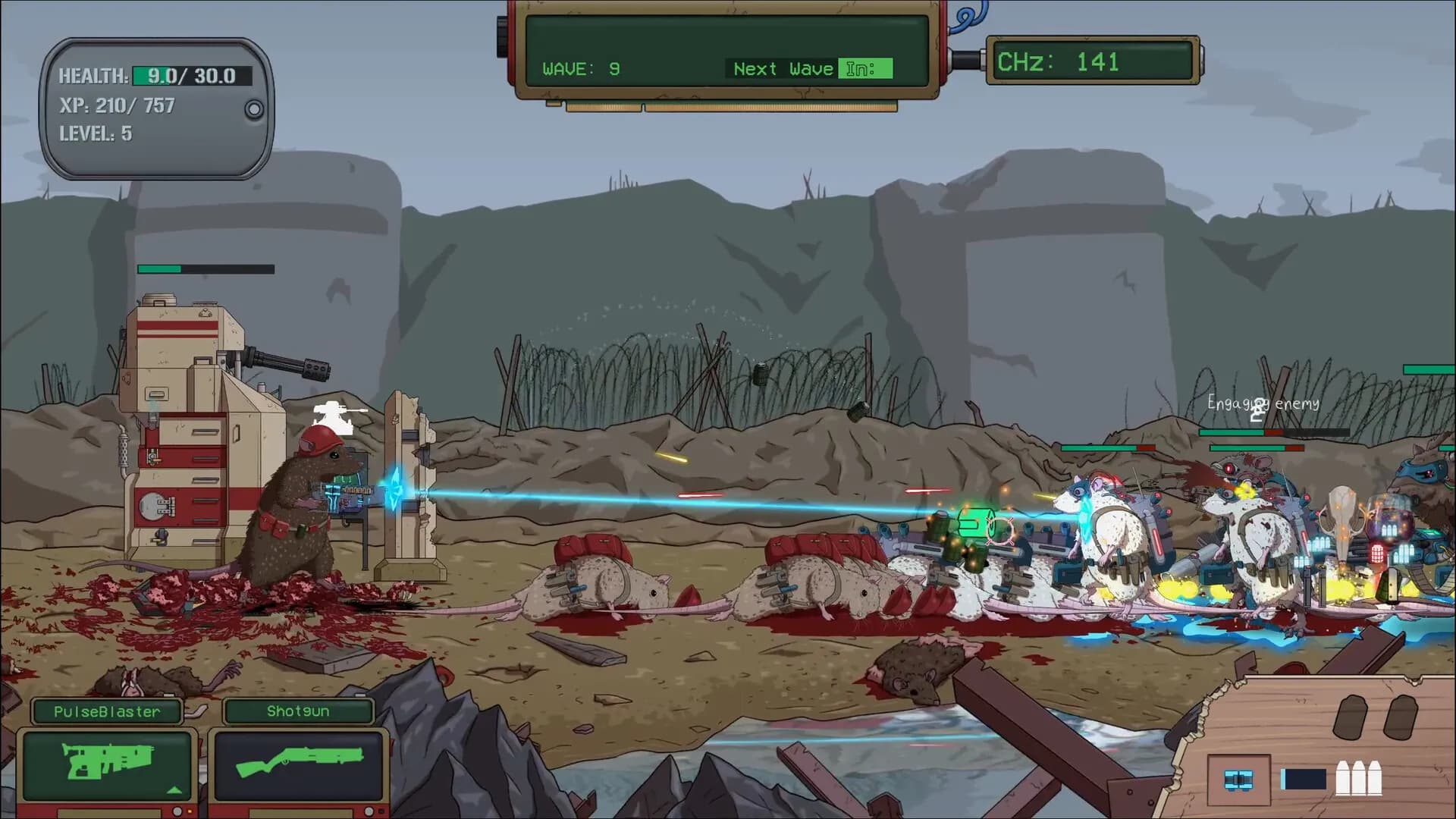The height and width of the screenshot is (819, 1456).
Task: Click the rightmost dark grenade icon
Action: [1401, 717]
